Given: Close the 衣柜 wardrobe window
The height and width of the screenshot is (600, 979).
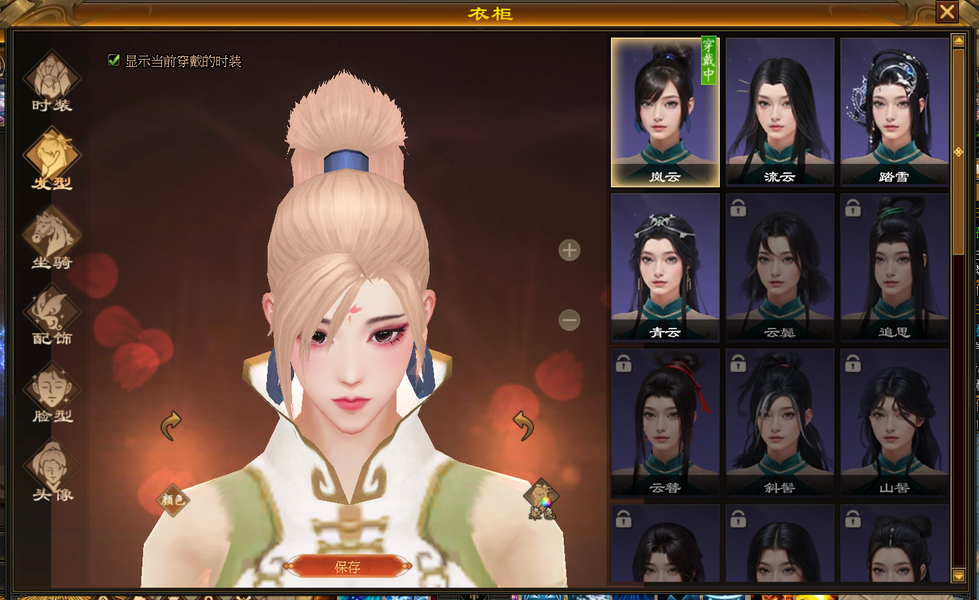Looking at the screenshot, I should point(946,11).
